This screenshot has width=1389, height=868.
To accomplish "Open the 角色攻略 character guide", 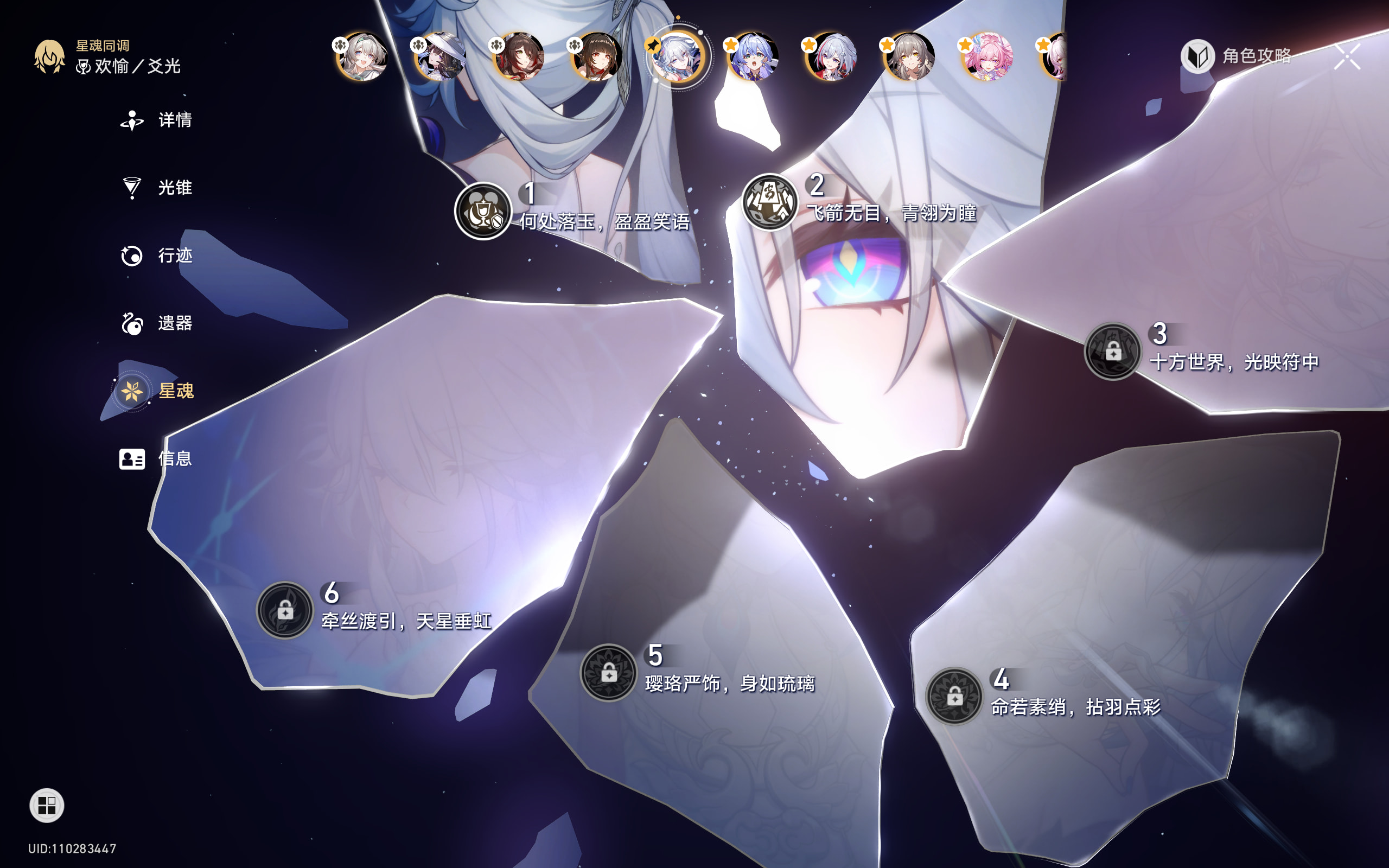I will [1237, 56].
